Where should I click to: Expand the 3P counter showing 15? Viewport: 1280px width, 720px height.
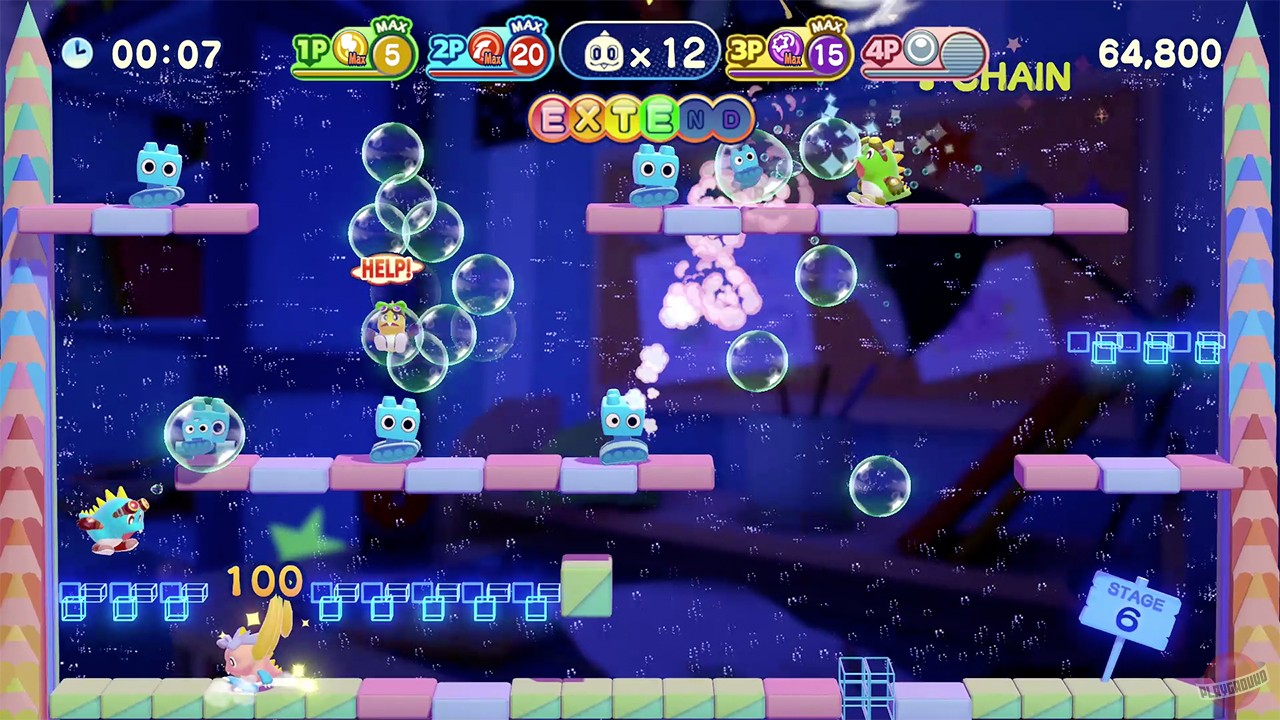point(828,55)
